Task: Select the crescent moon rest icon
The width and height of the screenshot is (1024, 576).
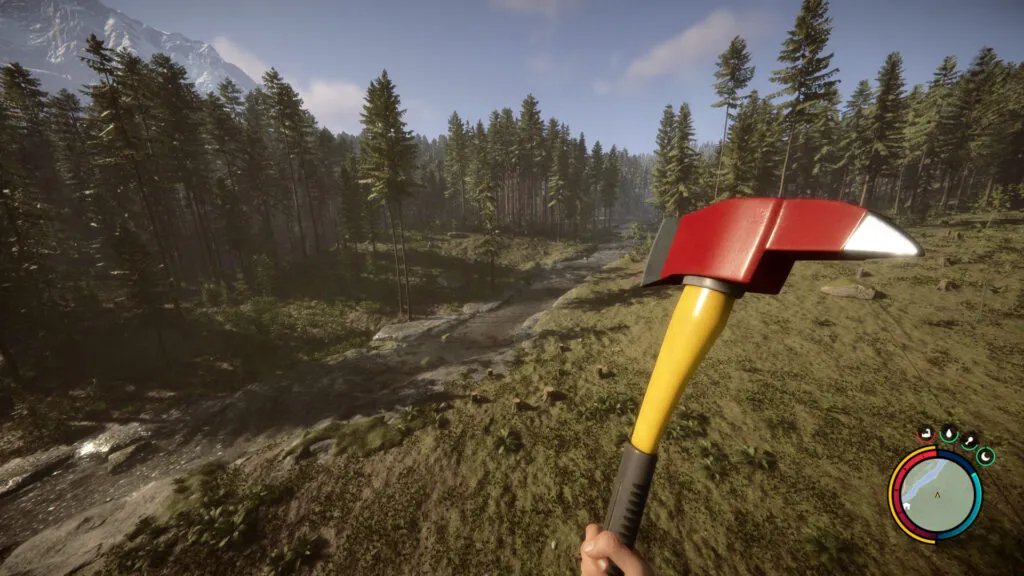Action: [985, 457]
